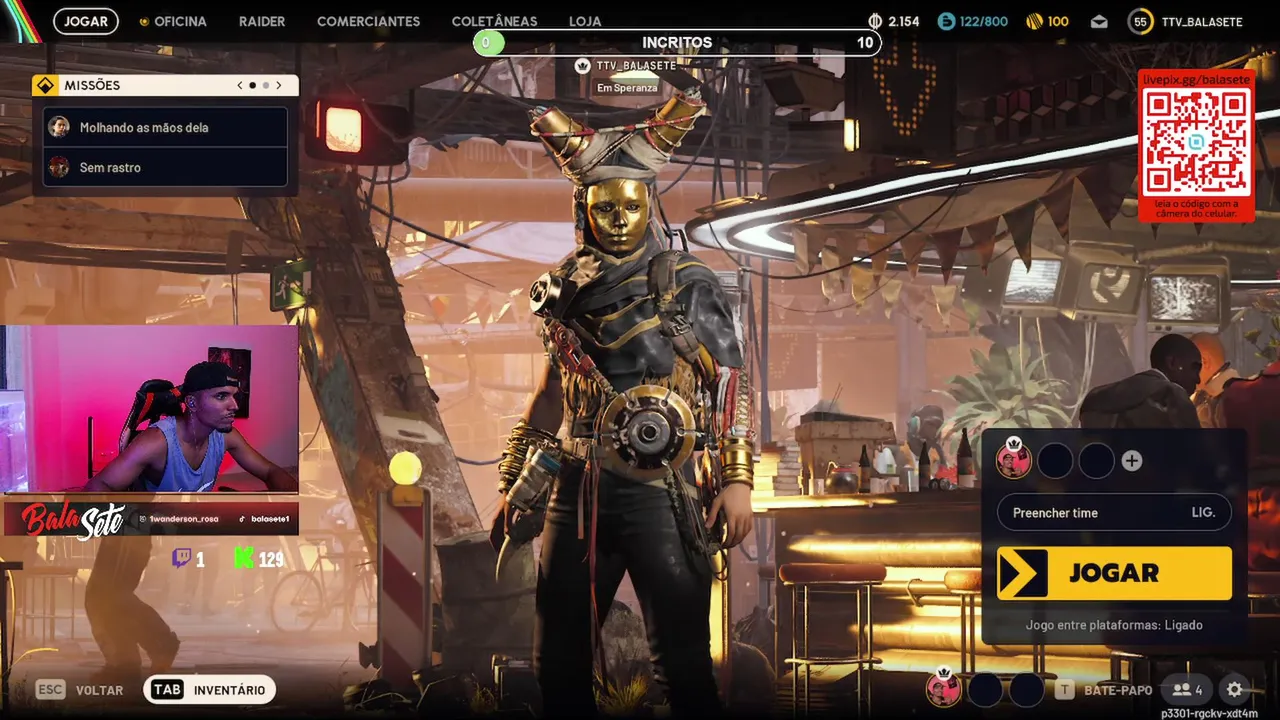1280x720 pixels.
Task: Open the Jogar tab
Action: point(86,21)
